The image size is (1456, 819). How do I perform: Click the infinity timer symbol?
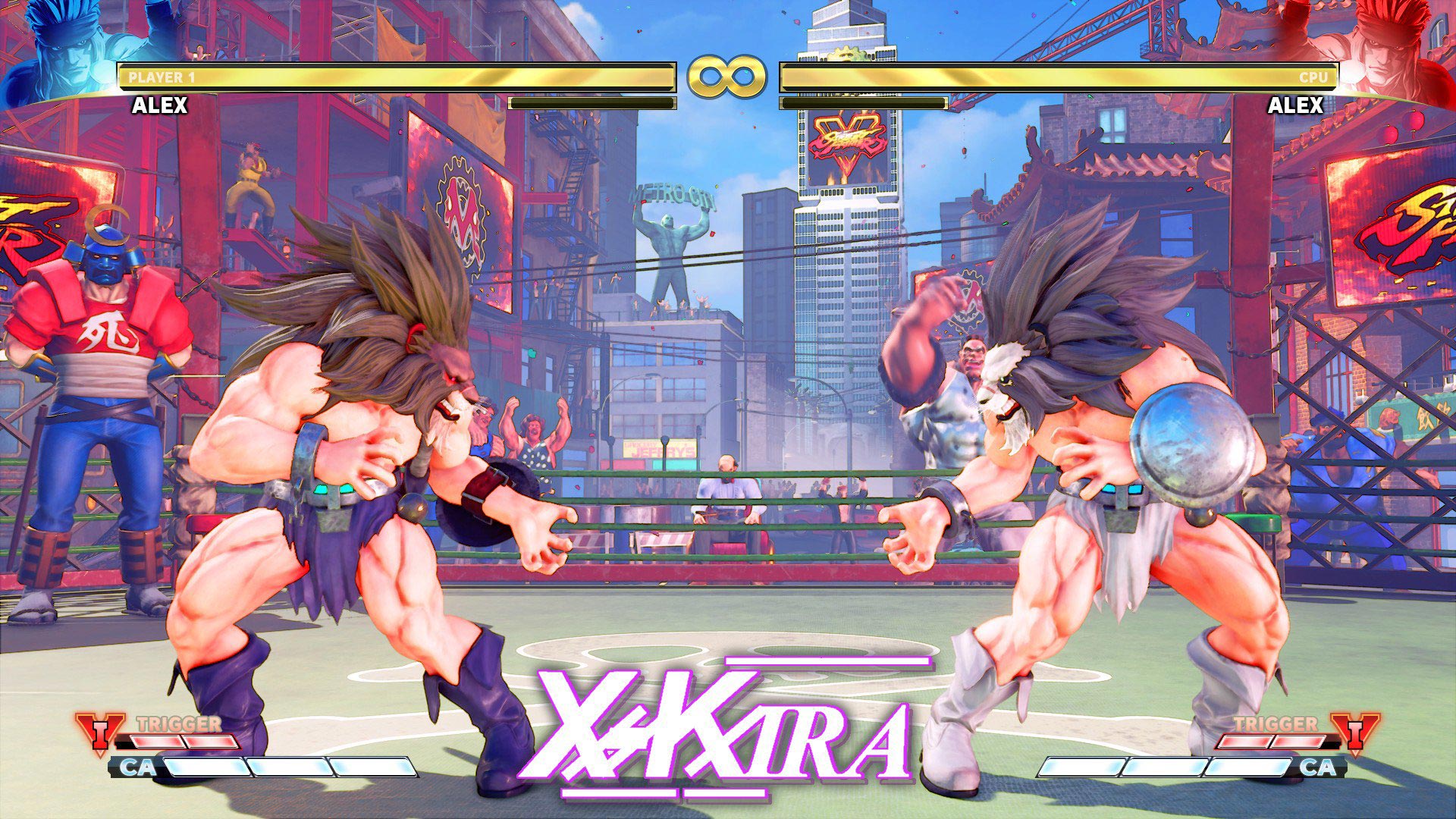click(726, 76)
